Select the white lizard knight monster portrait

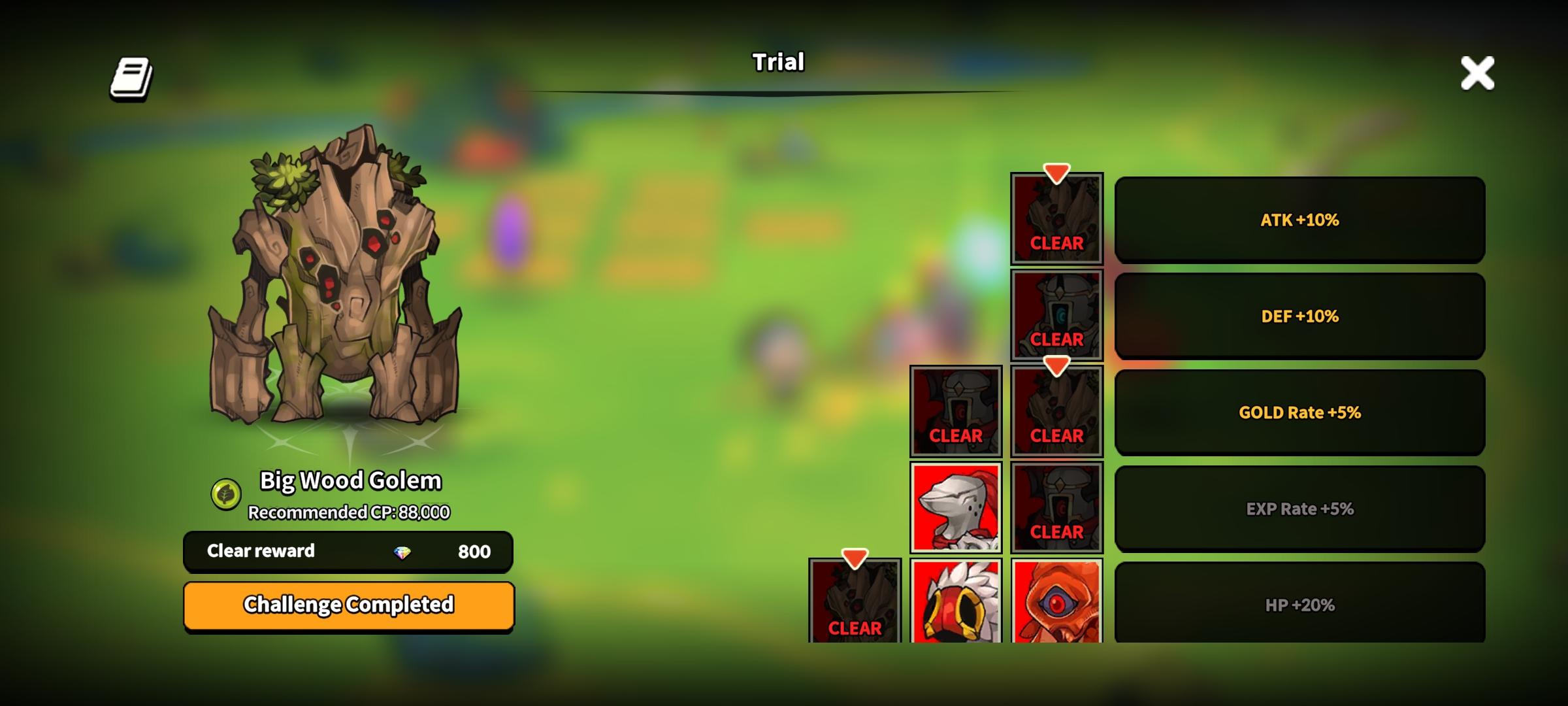click(x=956, y=507)
